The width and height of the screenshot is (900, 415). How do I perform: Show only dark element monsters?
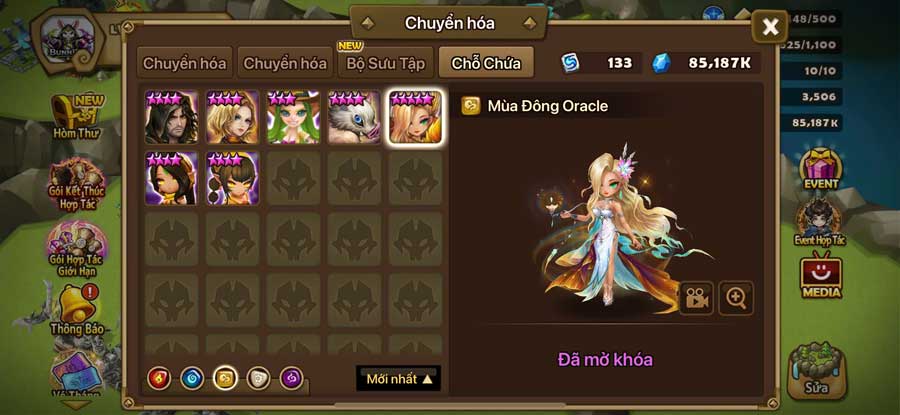[x=291, y=379]
